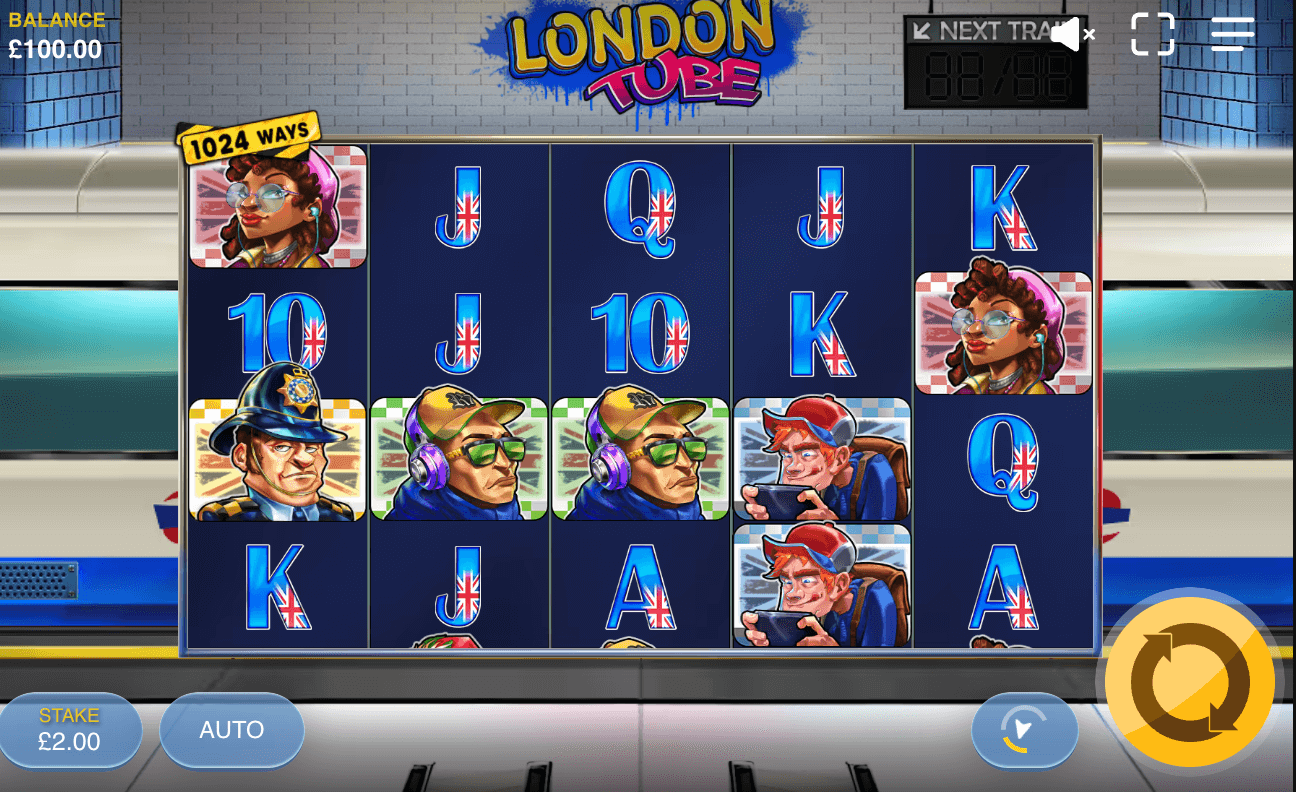Toggle autoplay with the AUTO button
Image resolution: width=1296 pixels, height=792 pixels.
231,730
